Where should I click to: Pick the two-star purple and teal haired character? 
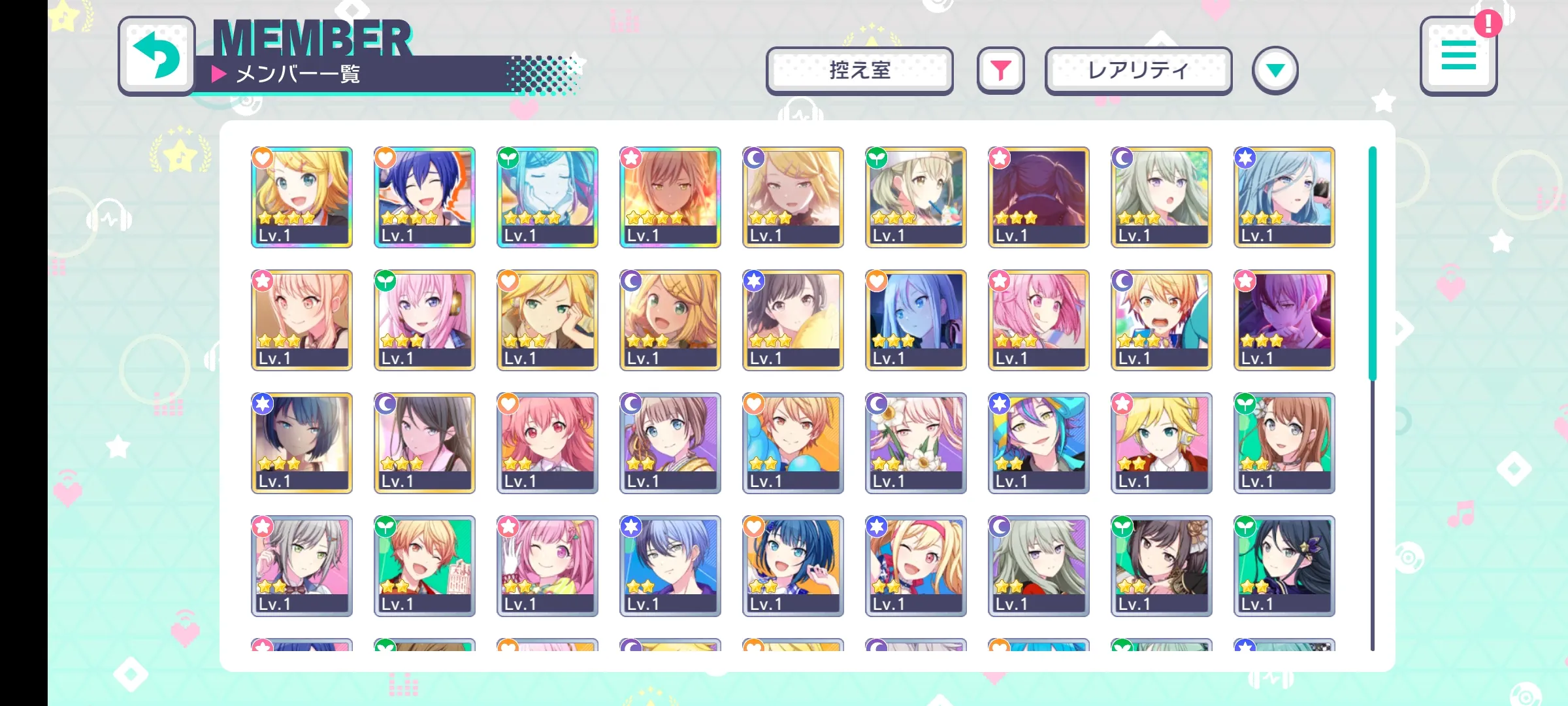1039,443
